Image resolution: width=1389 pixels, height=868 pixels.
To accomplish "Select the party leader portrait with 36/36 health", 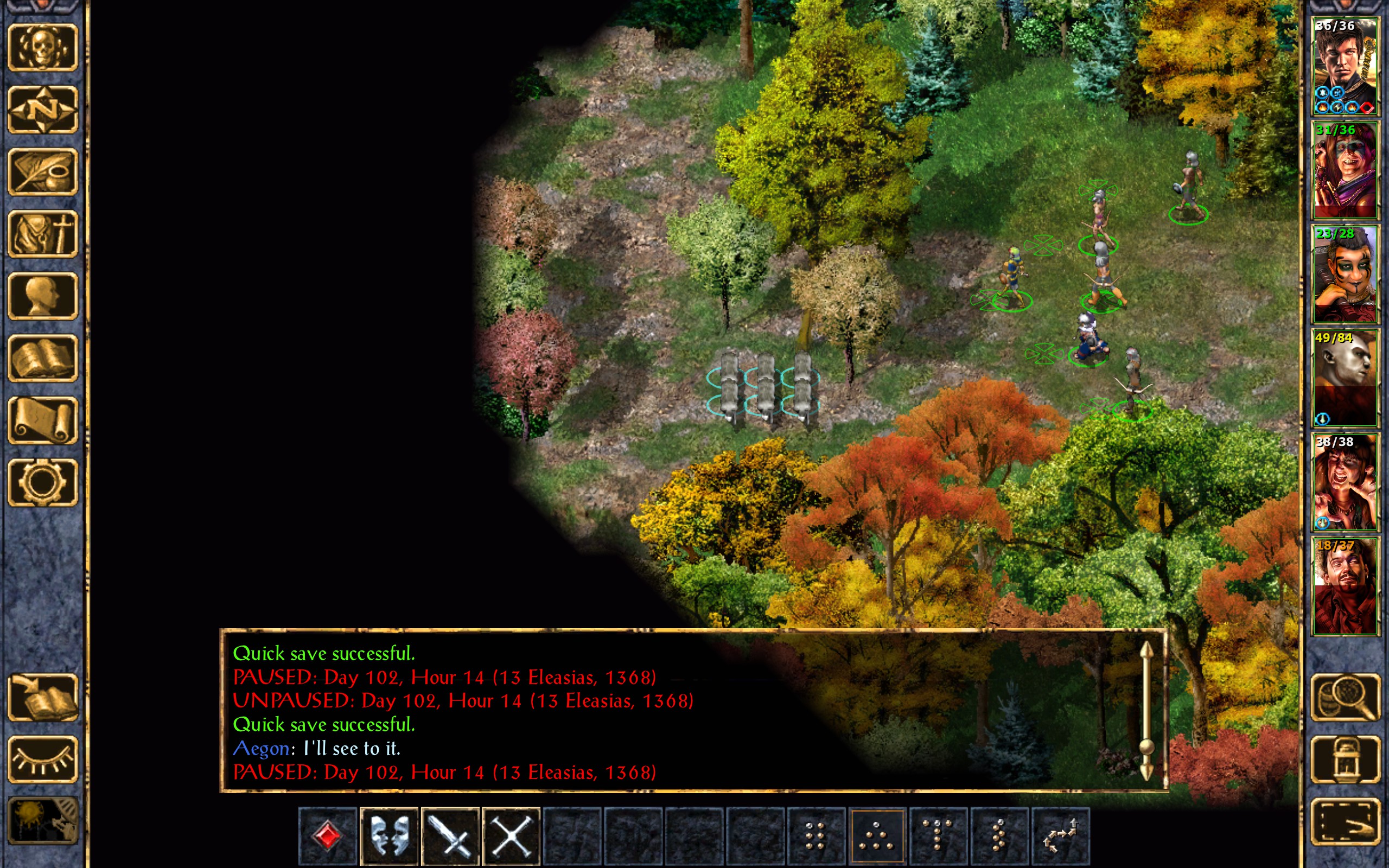I will coord(1345,67).
